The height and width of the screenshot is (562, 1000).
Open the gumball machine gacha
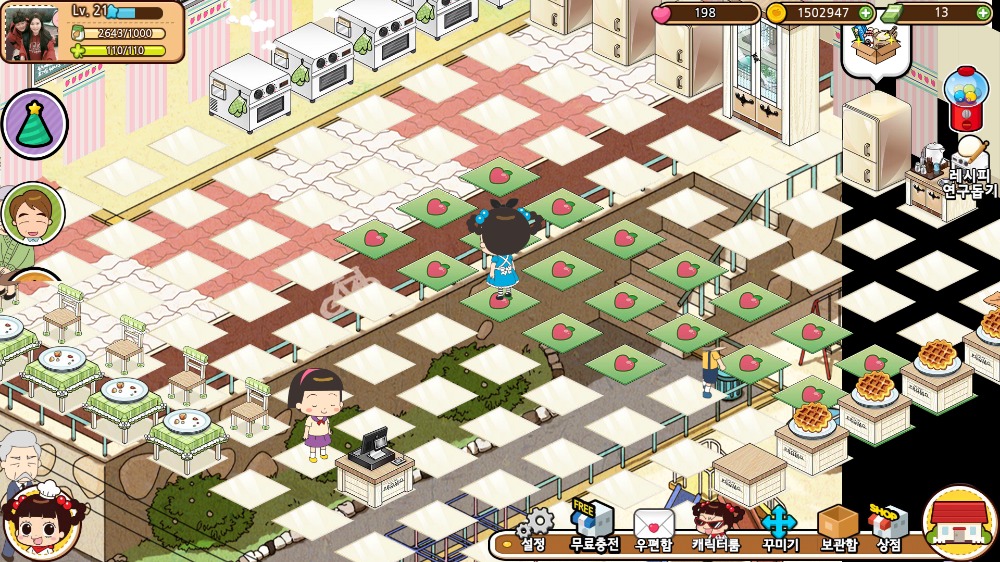(x=965, y=100)
